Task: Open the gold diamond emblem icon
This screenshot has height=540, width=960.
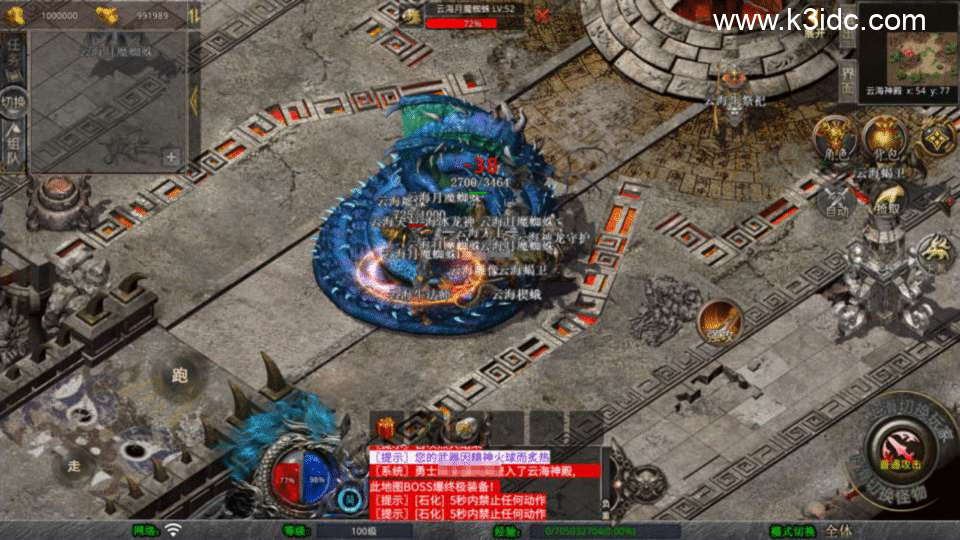Action: (937, 137)
